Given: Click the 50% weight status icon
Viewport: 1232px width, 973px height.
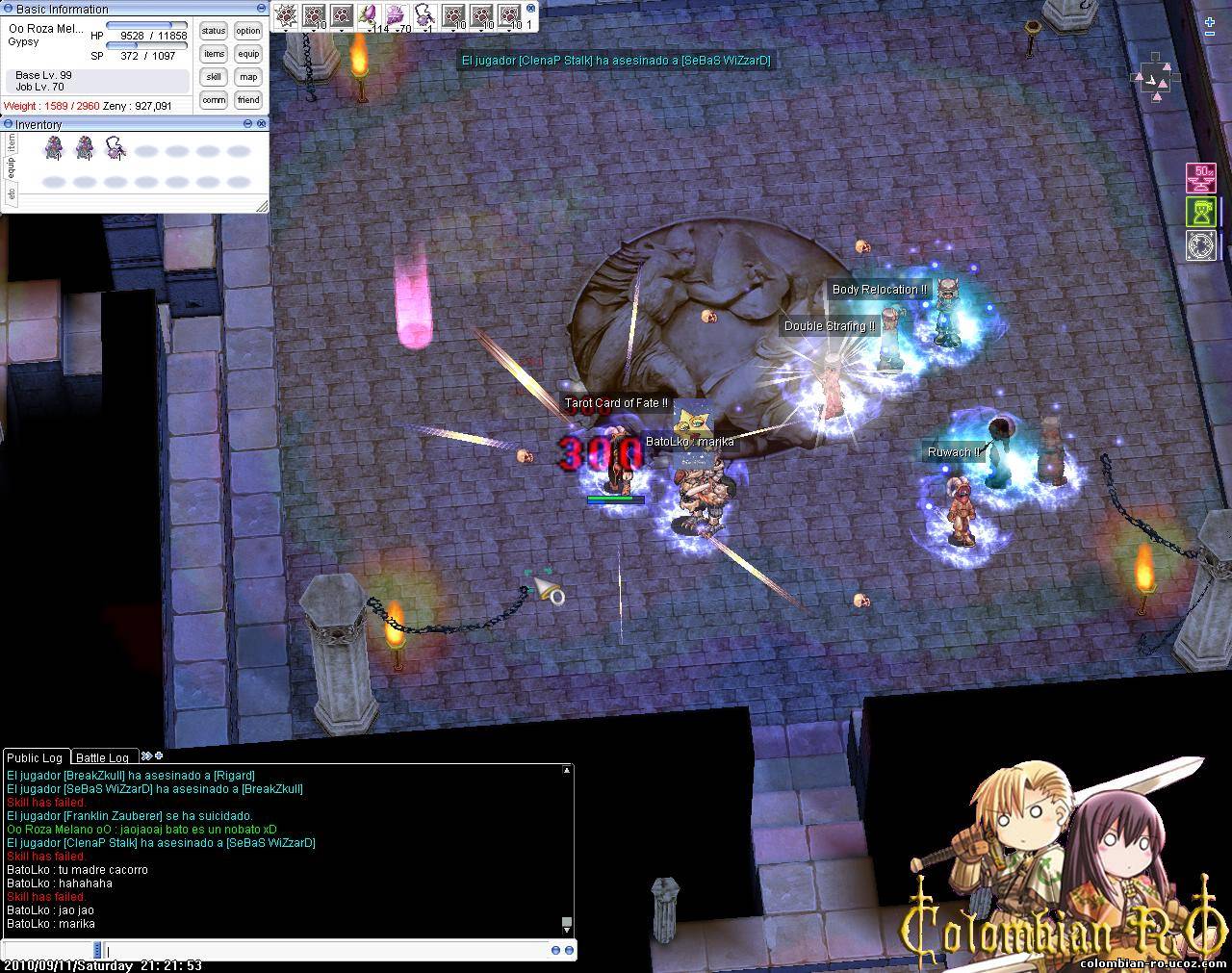Looking at the screenshot, I should click(1200, 177).
